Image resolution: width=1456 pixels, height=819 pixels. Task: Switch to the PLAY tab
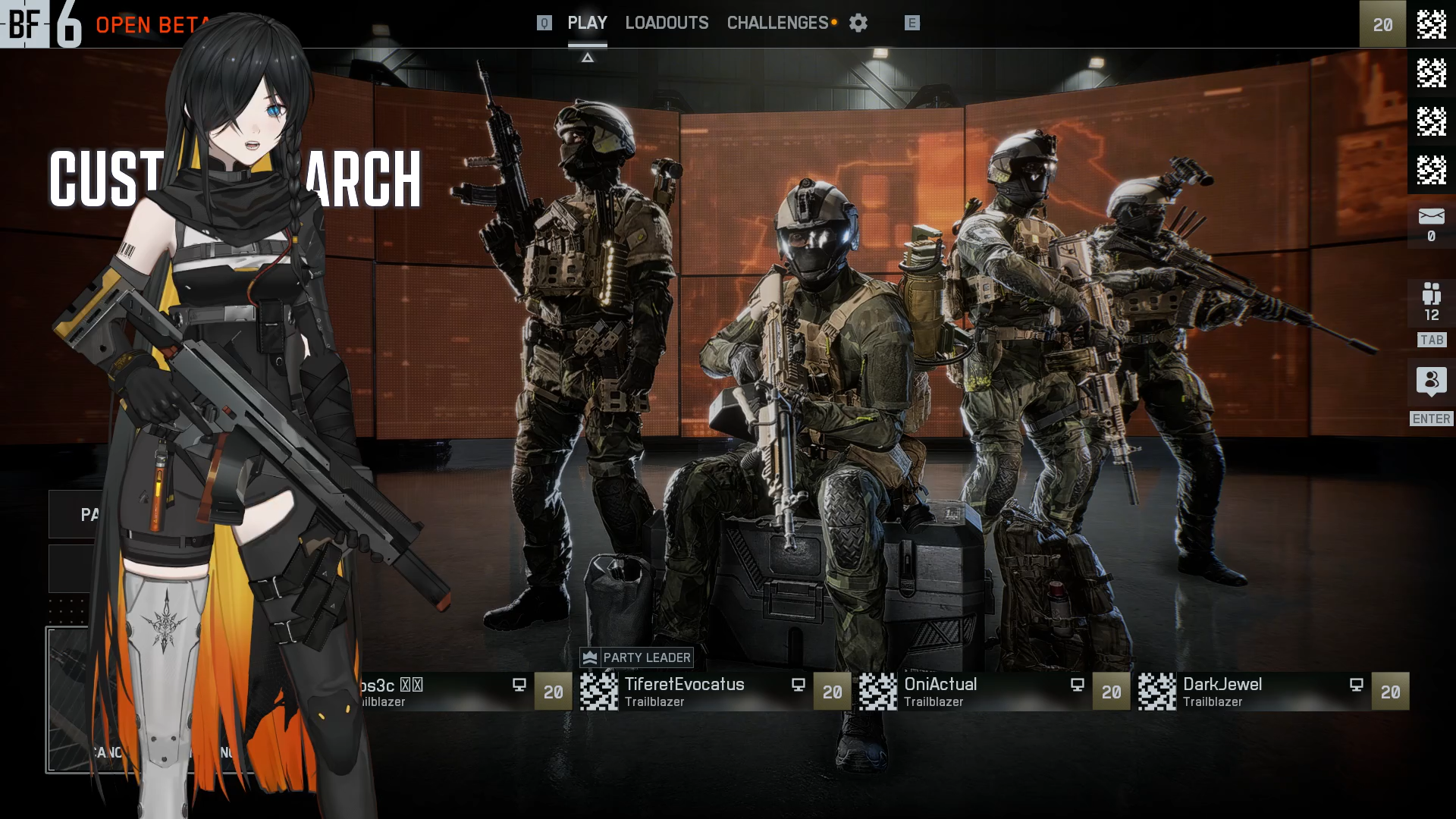[587, 23]
